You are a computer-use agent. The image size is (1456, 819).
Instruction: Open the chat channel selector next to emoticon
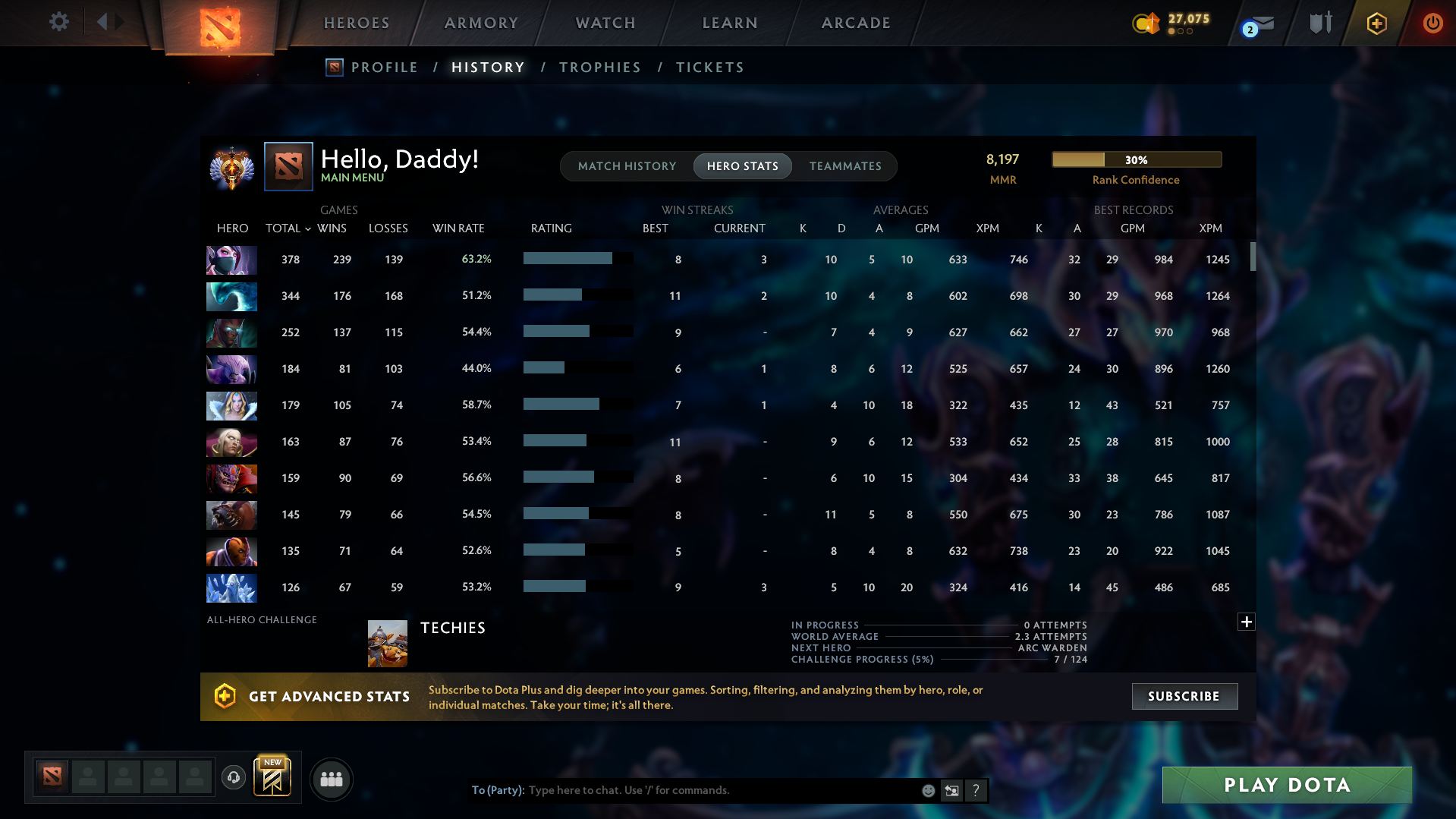coord(951,790)
